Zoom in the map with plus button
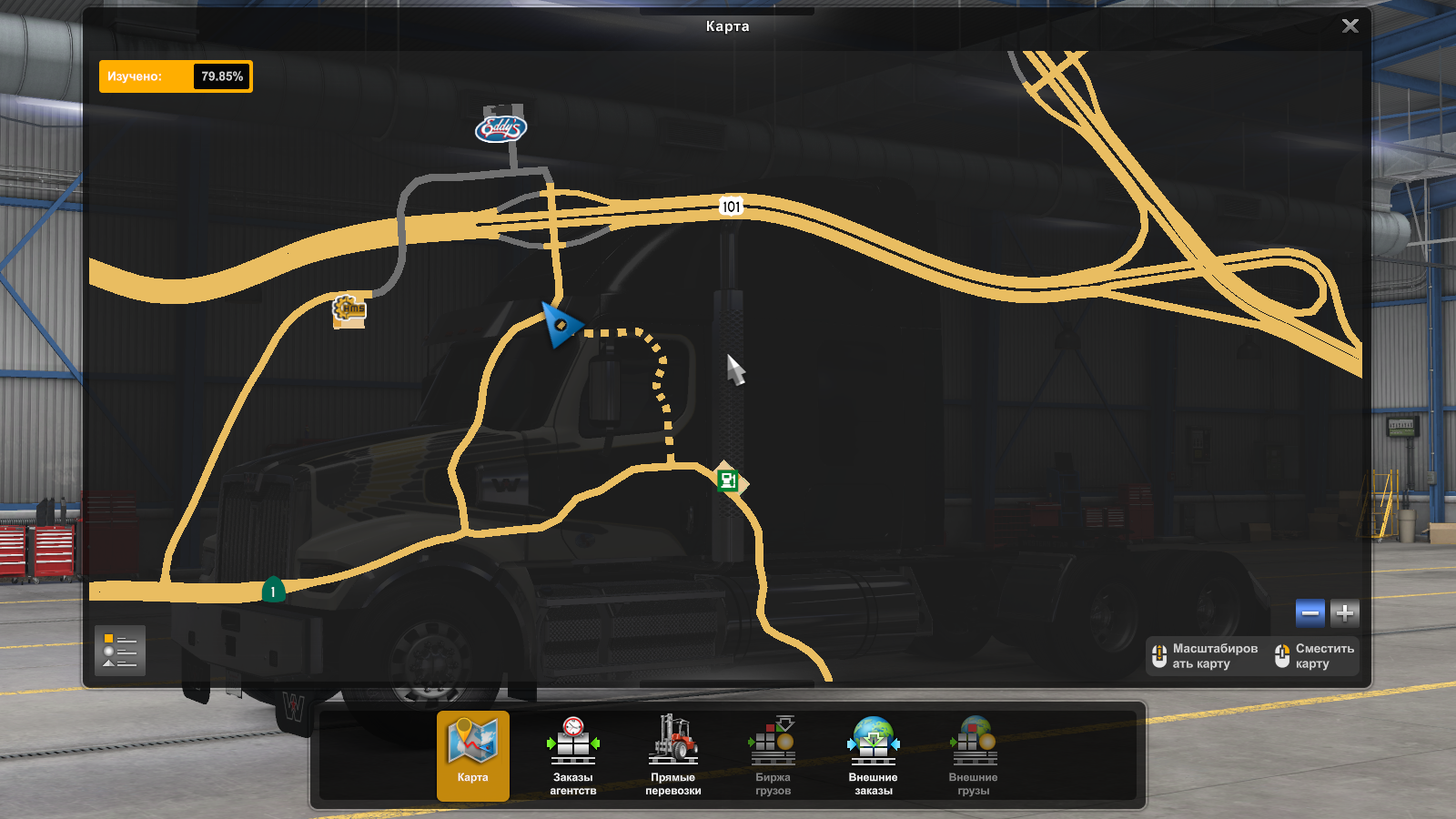The height and width of the screenshot is (819, 1456). pos(1345,613)
